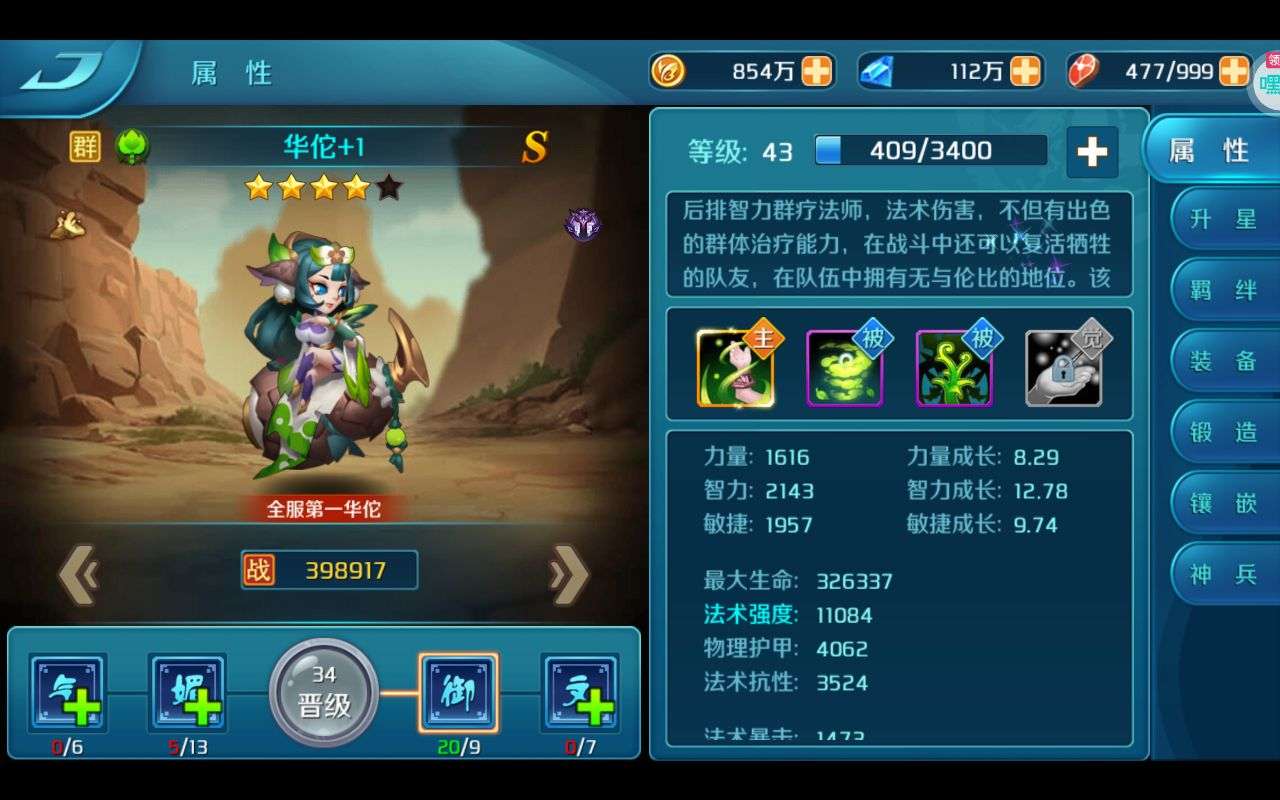Viewport: 1280px width, 800px height.
Task: Show the previous hero with left arrow
Action: pos(78,574)
